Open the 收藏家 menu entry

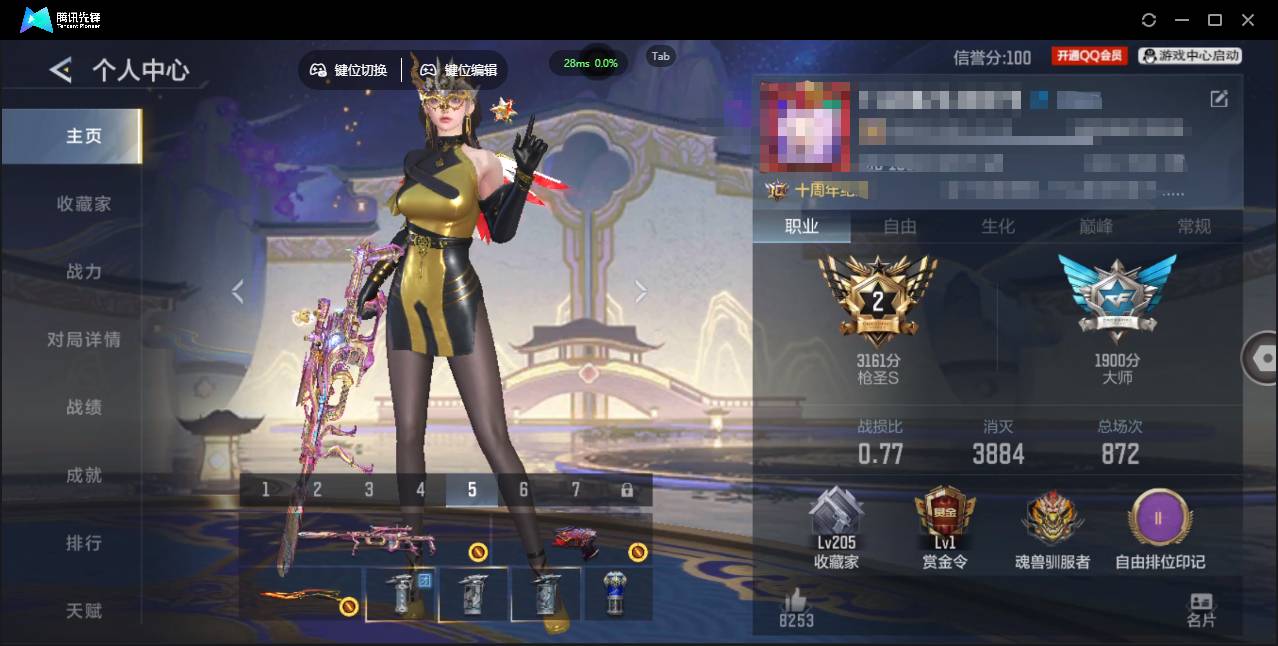coord(84,204)
